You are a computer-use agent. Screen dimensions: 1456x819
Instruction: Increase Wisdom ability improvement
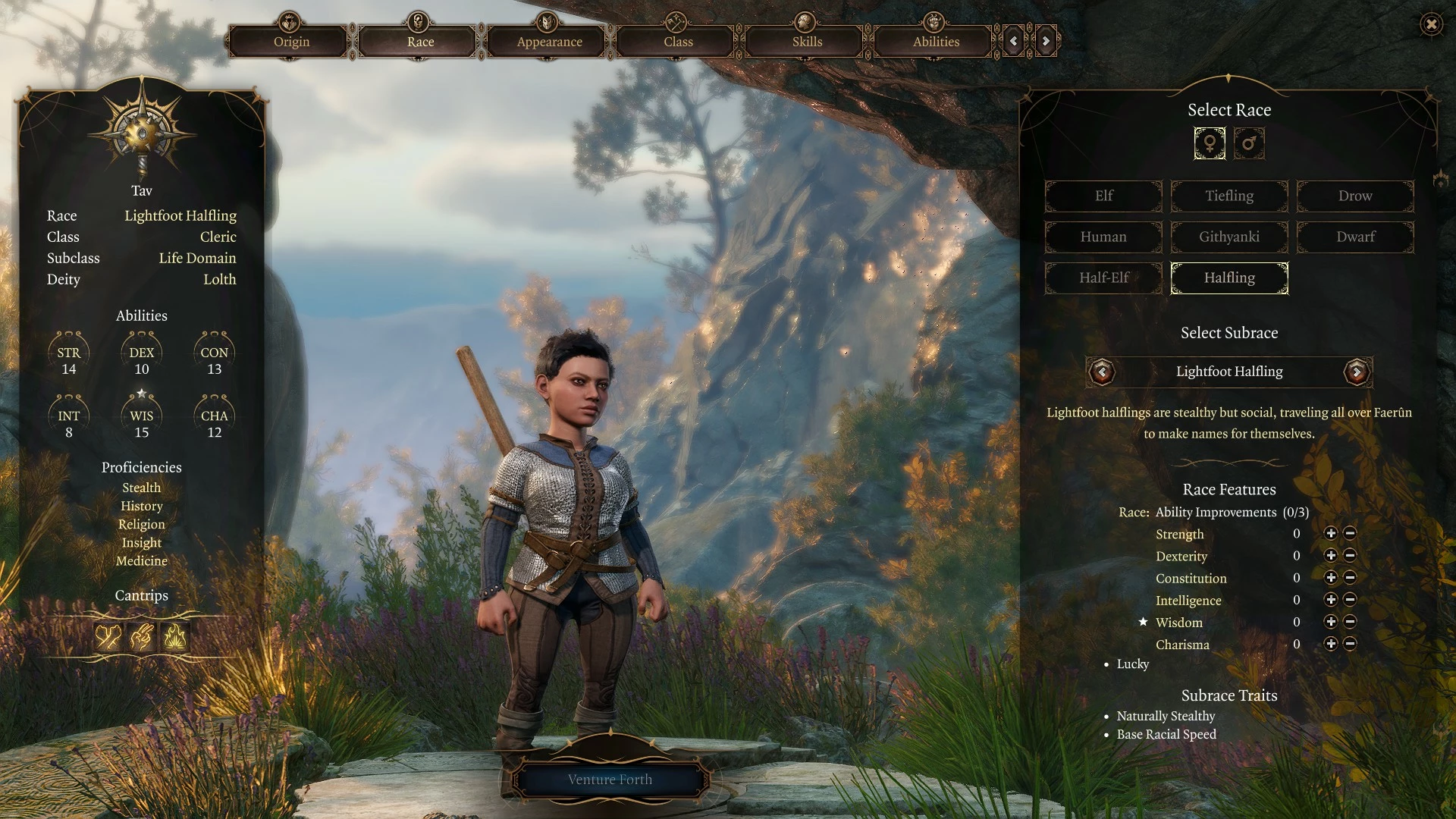click(1330, 622)
